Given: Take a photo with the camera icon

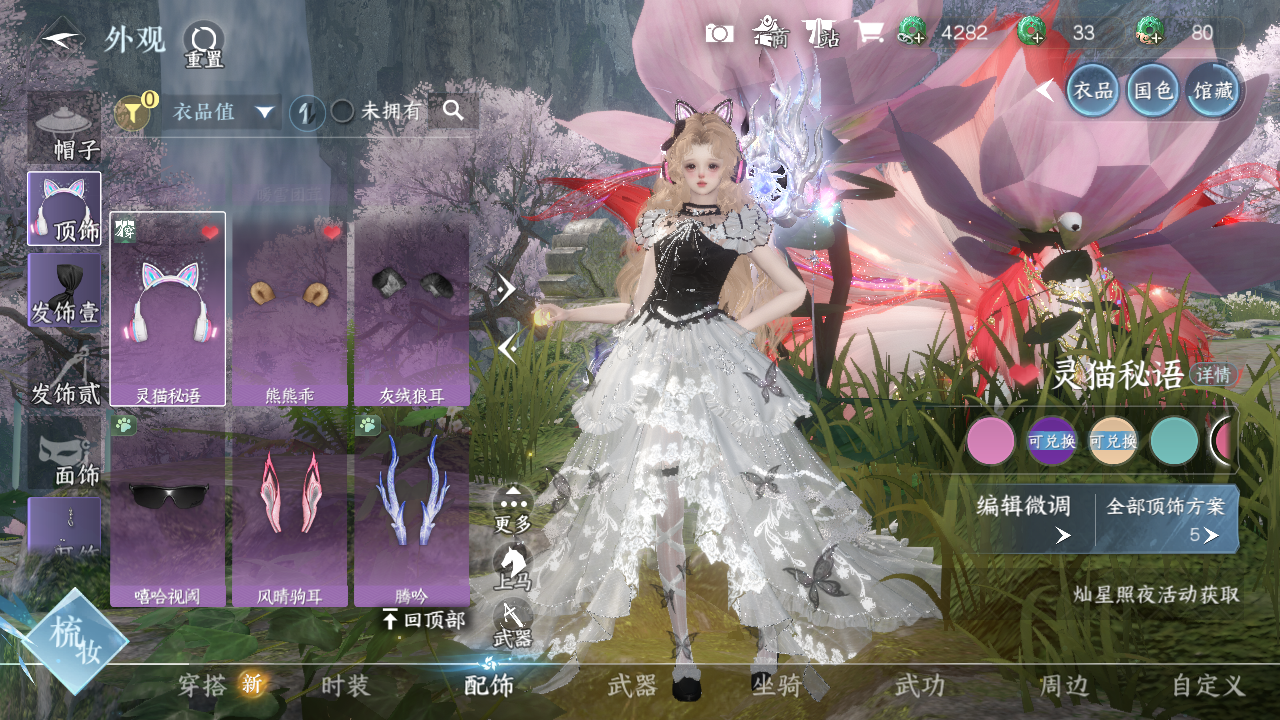Looking at the screenshot, I should point(719,34).
